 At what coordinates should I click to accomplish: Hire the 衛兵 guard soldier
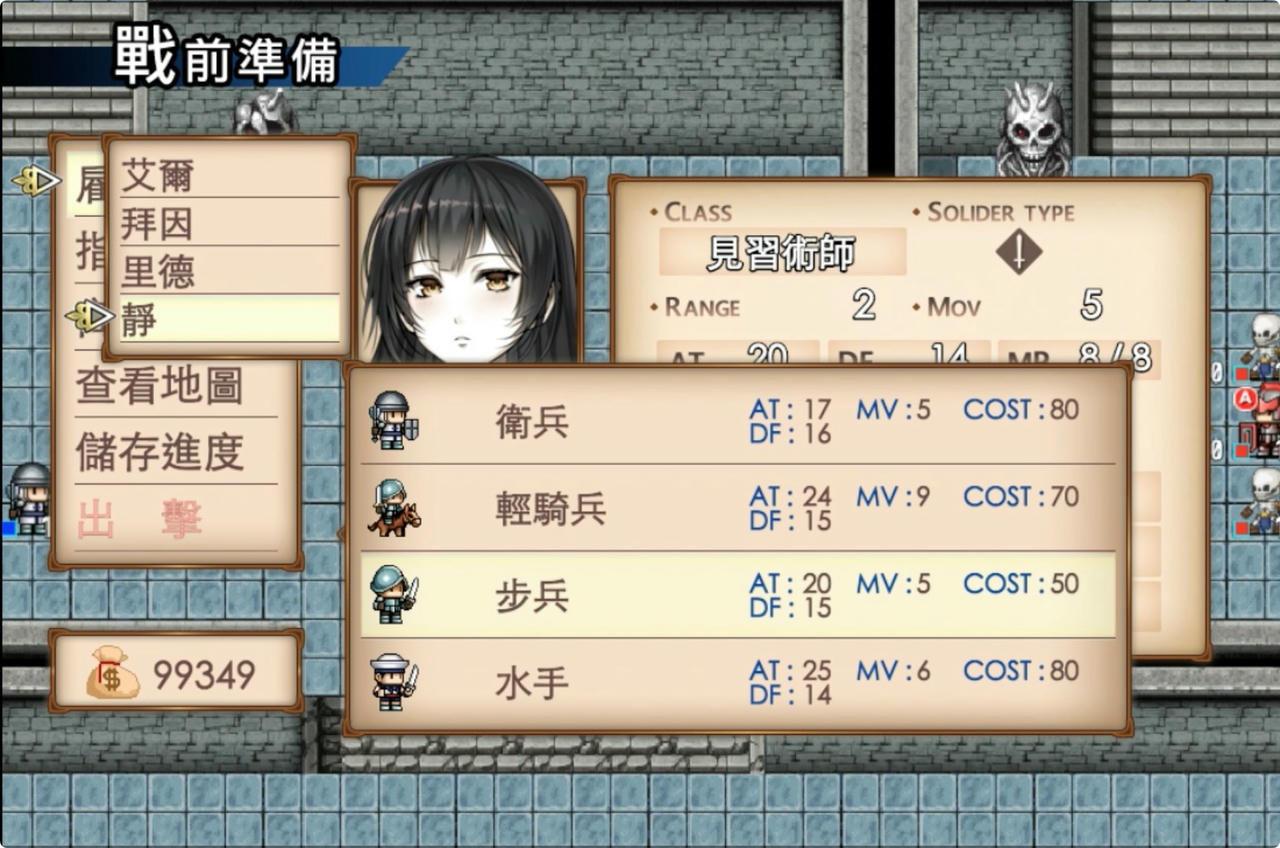coord(737,421)
